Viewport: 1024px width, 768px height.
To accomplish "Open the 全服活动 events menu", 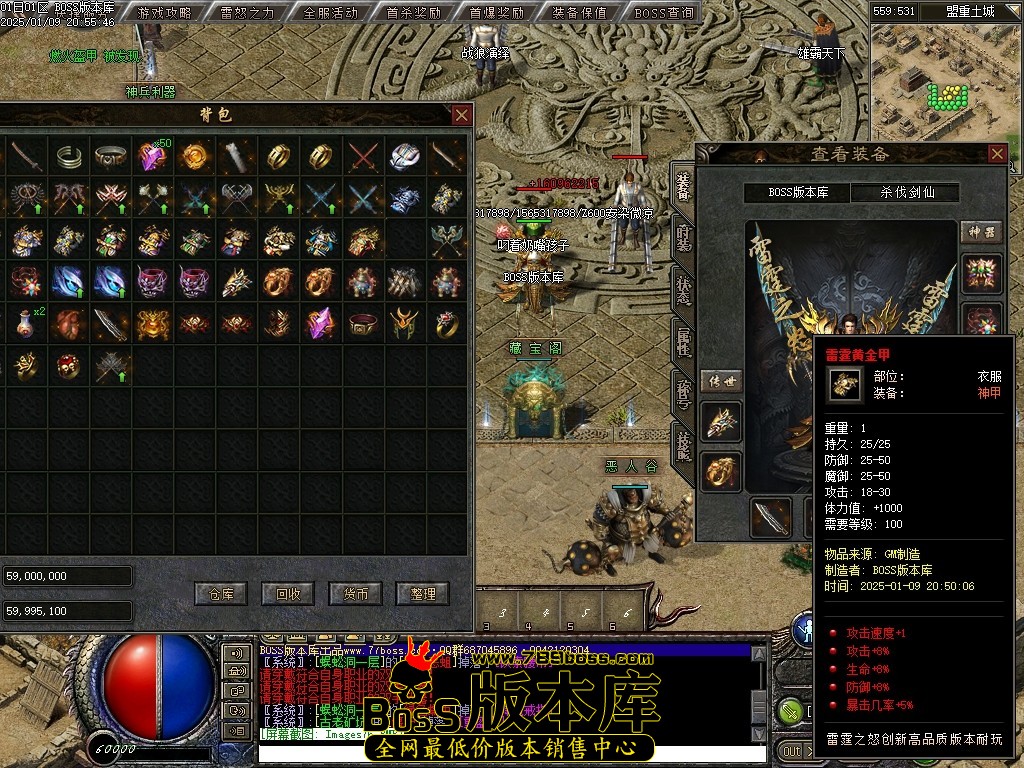I will coord(330,13).
